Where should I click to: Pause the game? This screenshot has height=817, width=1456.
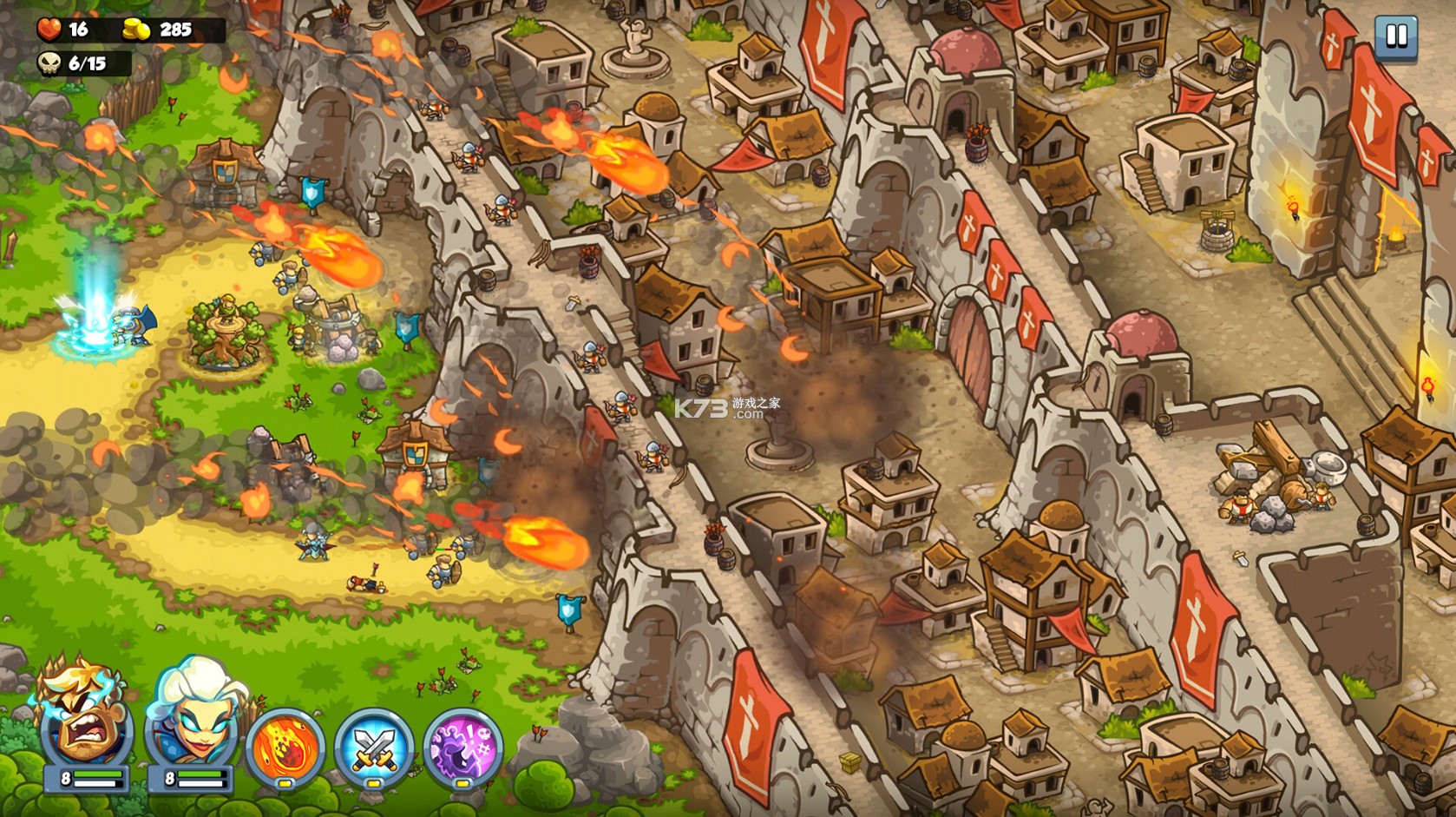[x=1395, y=36]
